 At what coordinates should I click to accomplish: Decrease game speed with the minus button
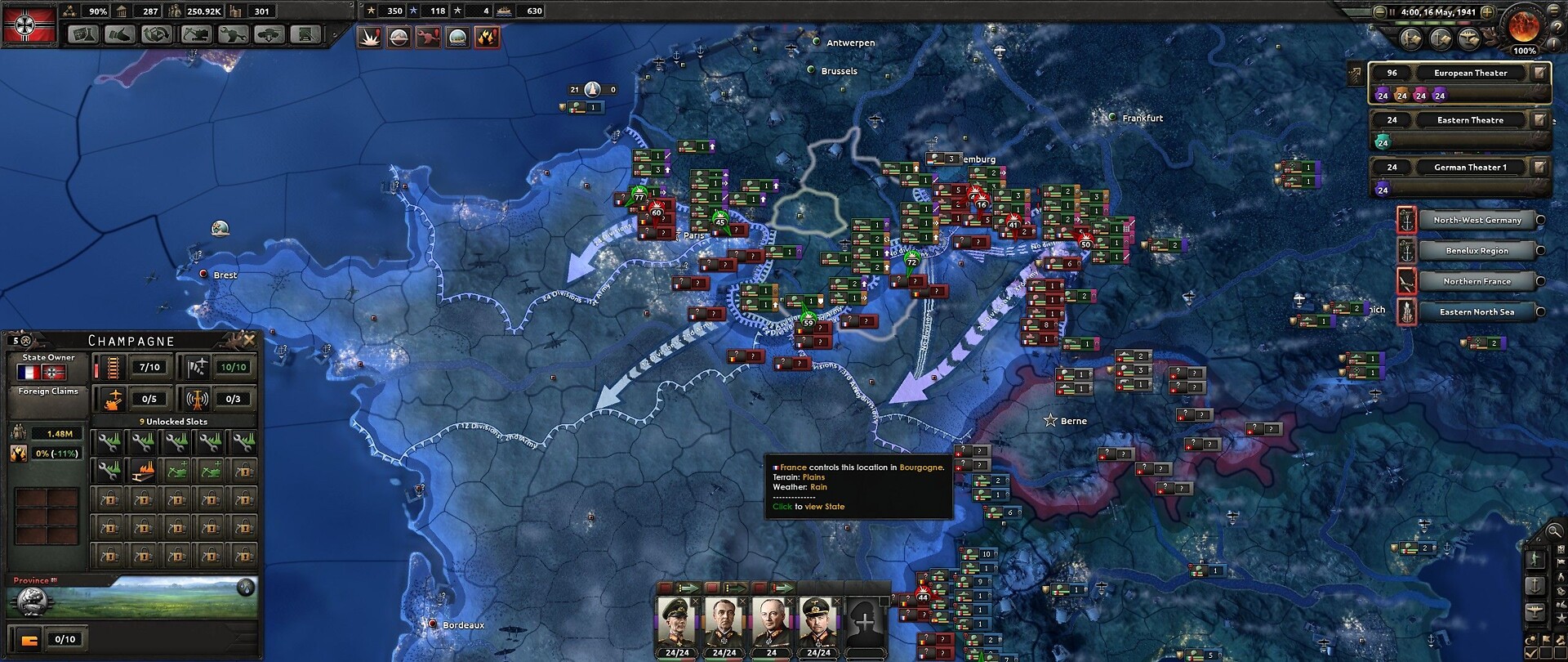1380,12
